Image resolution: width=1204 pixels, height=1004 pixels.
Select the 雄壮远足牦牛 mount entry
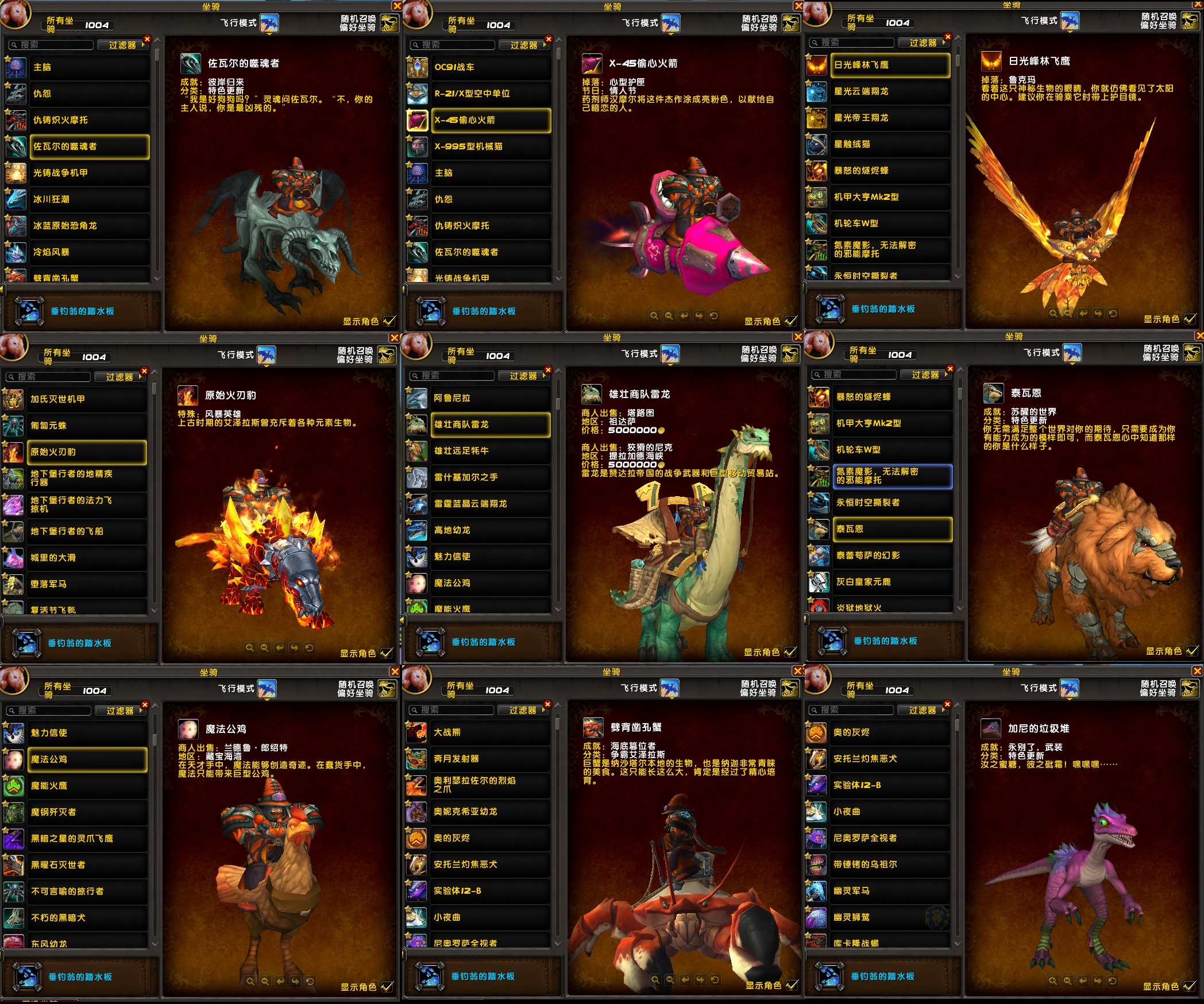point(490,451)
